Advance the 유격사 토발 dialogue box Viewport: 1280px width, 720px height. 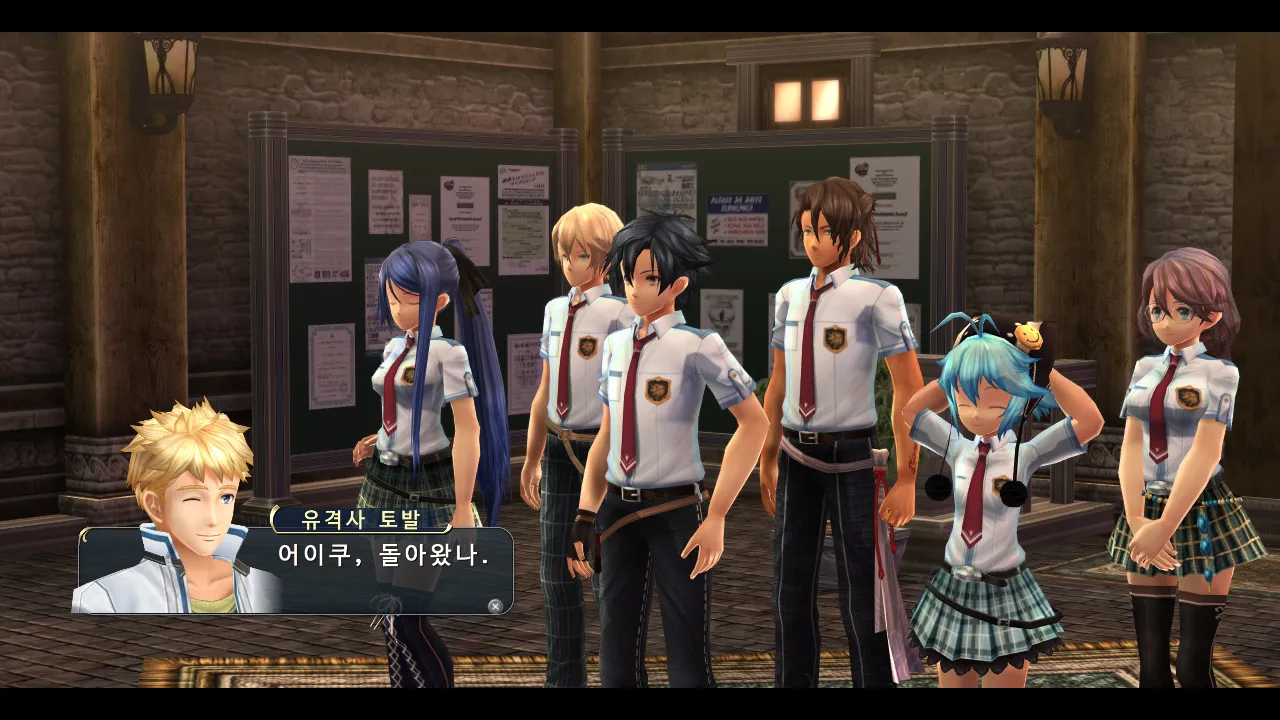click(x=494, y=605)
